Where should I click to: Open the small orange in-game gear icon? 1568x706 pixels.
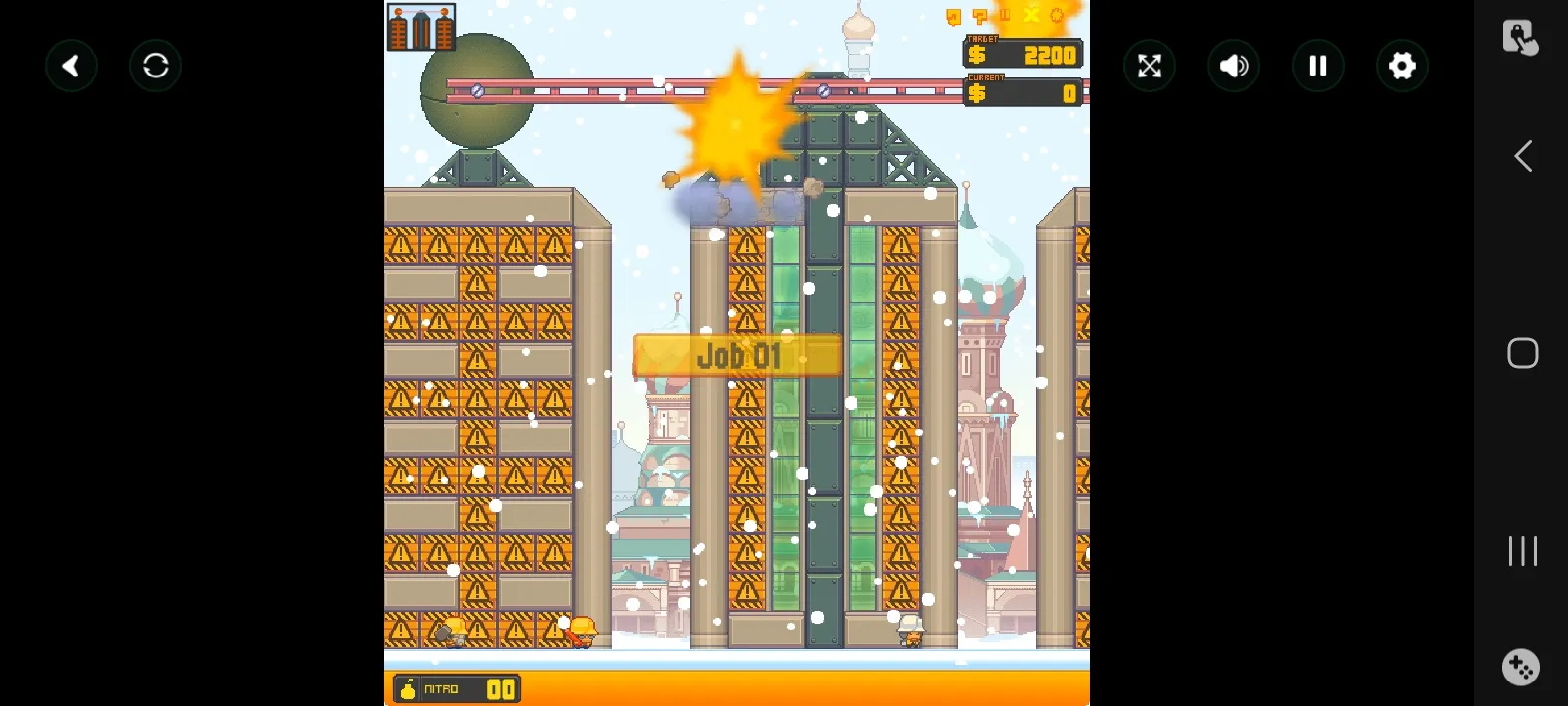[x=1056, y=15]
